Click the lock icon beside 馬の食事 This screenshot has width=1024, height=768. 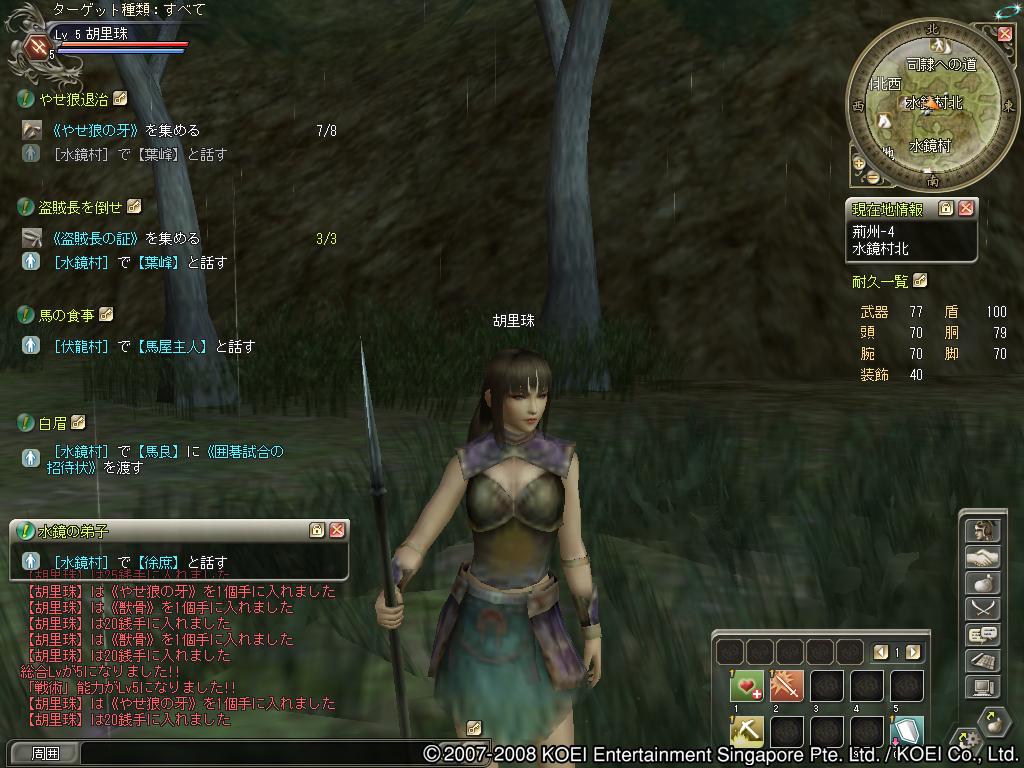point(106,315)
